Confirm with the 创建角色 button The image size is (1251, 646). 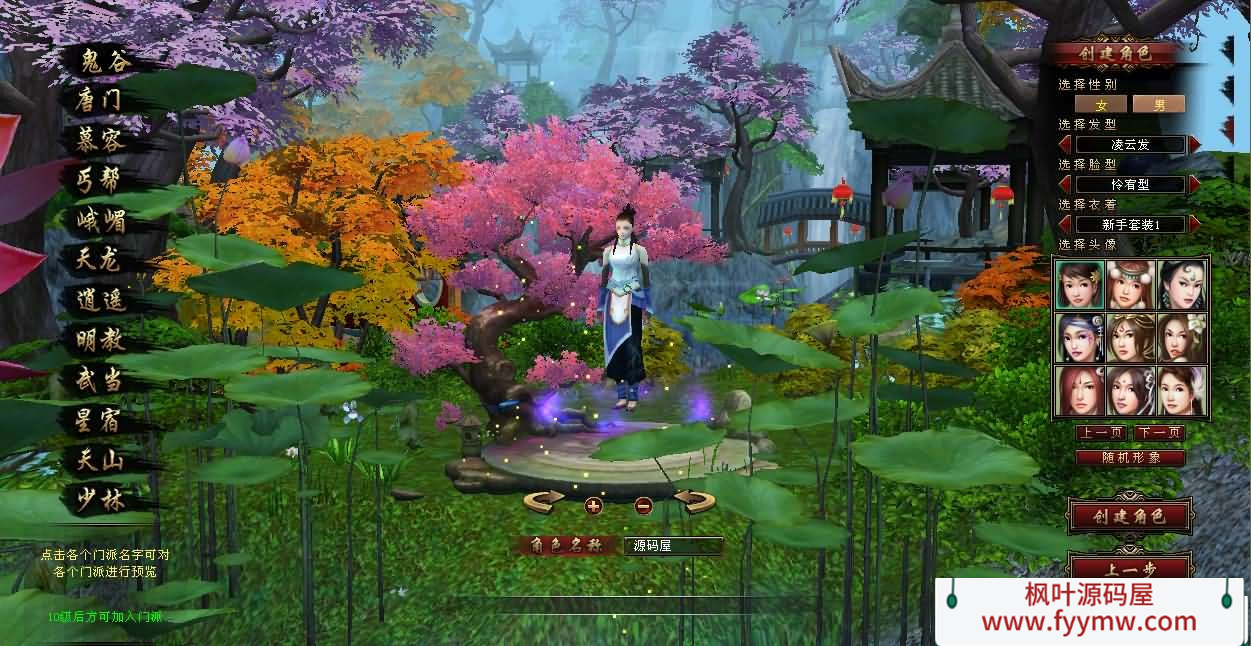tap(1130, 516)
